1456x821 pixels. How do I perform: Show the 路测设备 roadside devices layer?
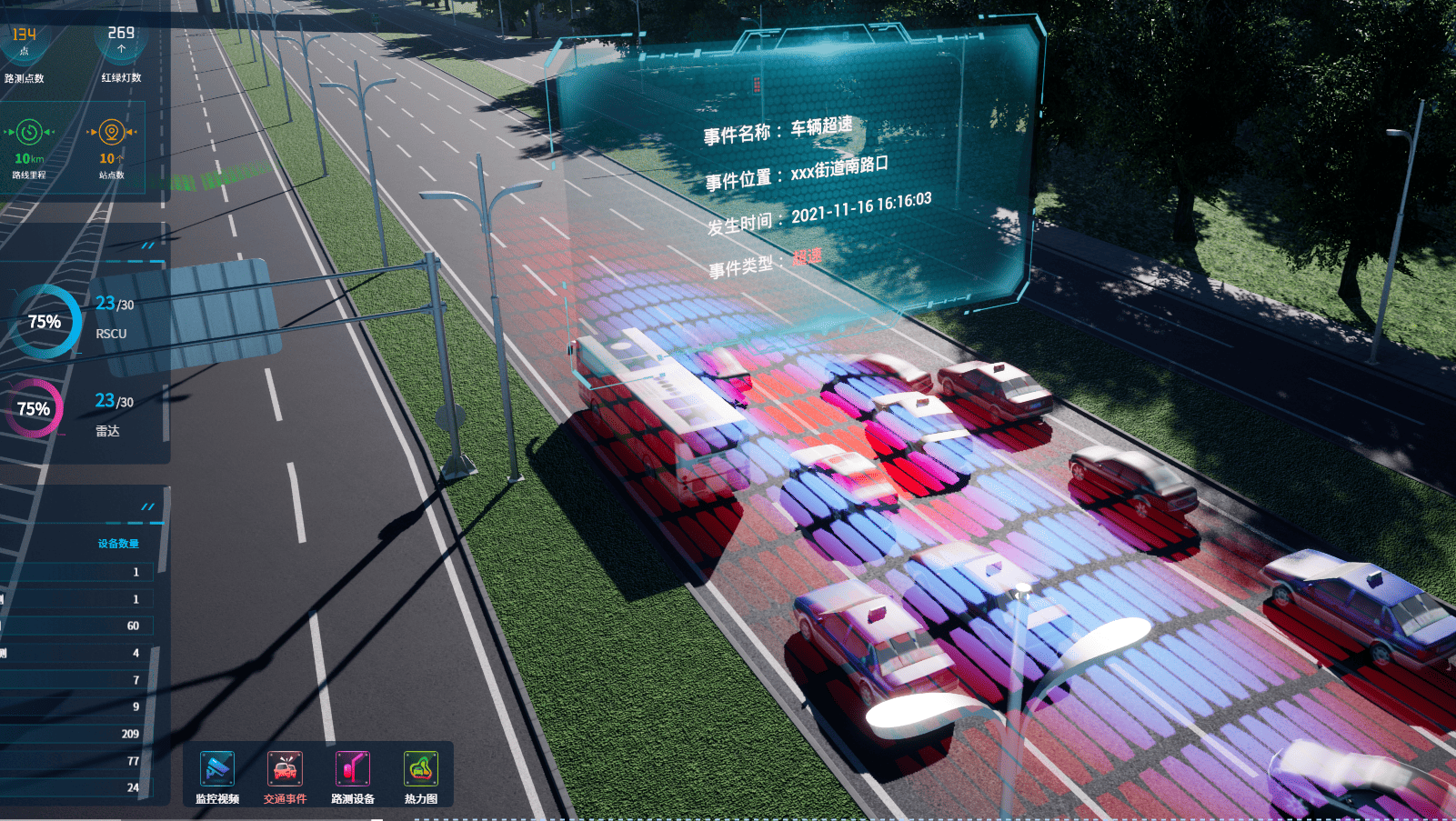point(353,769)
